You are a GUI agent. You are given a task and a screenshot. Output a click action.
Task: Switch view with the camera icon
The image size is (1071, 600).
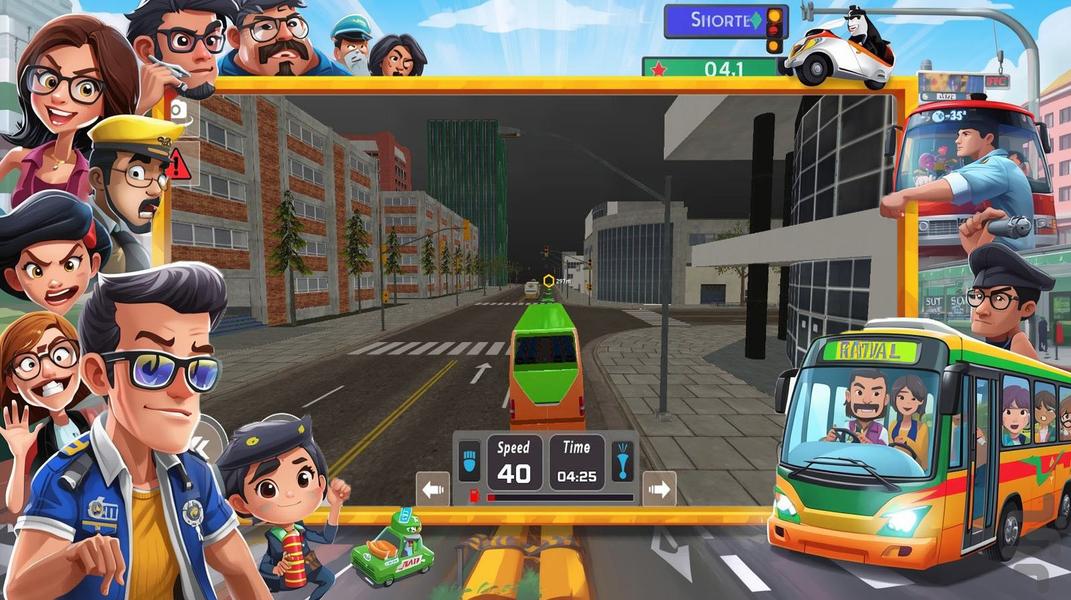178,110
